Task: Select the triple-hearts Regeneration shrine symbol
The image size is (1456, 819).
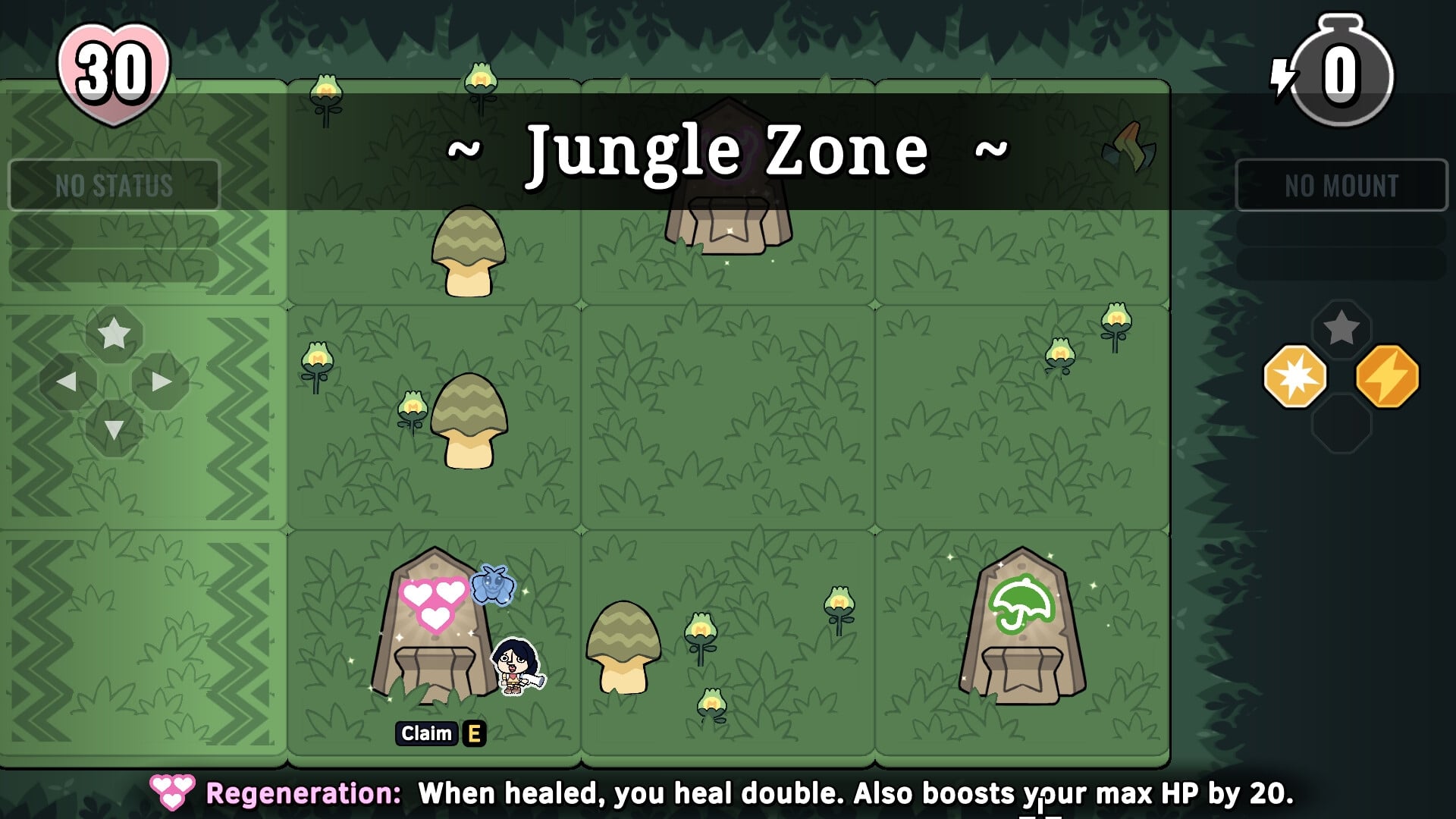Action: (x=432, y=603)
